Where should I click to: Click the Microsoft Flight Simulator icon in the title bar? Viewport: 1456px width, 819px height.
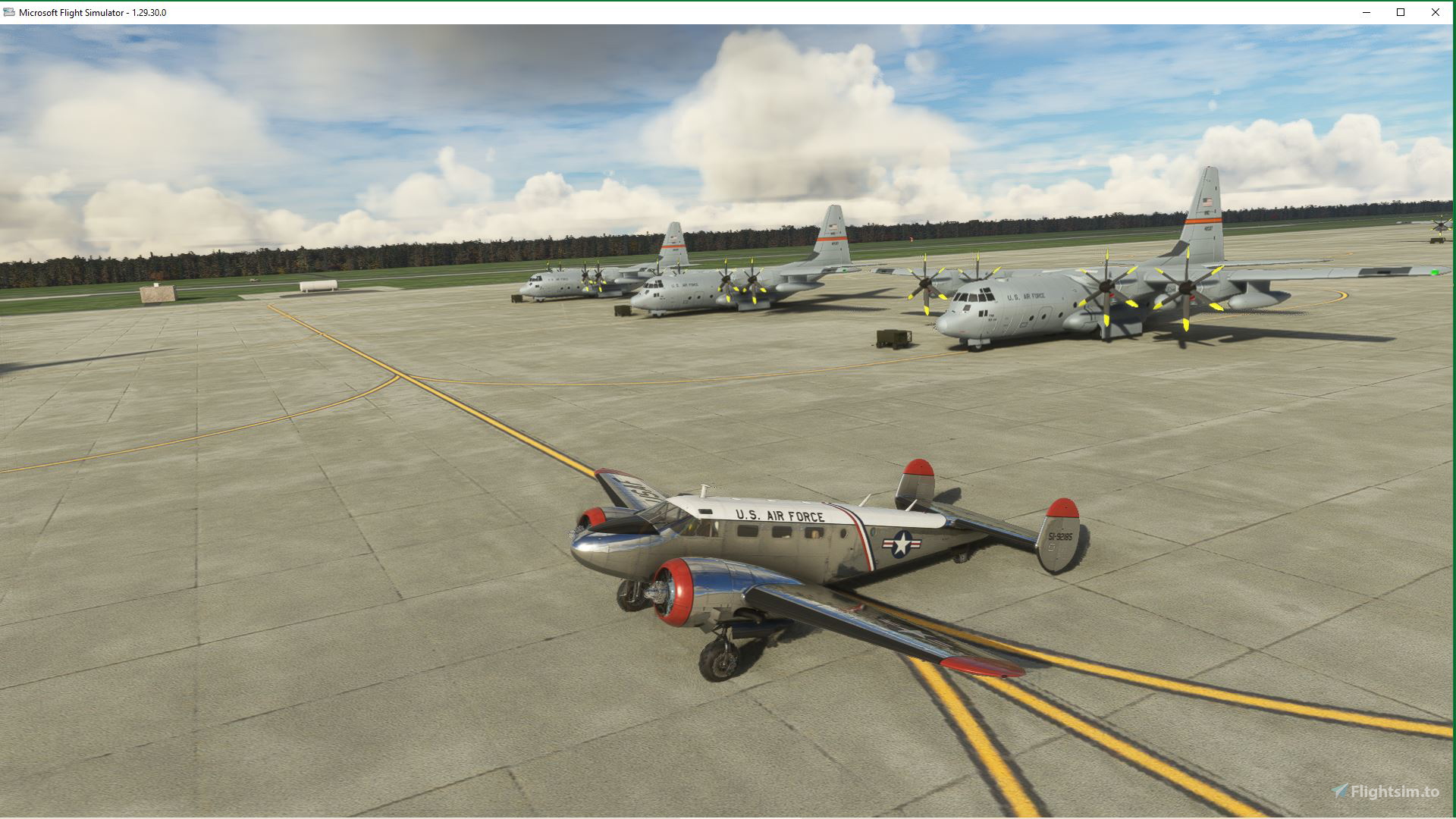11,12
